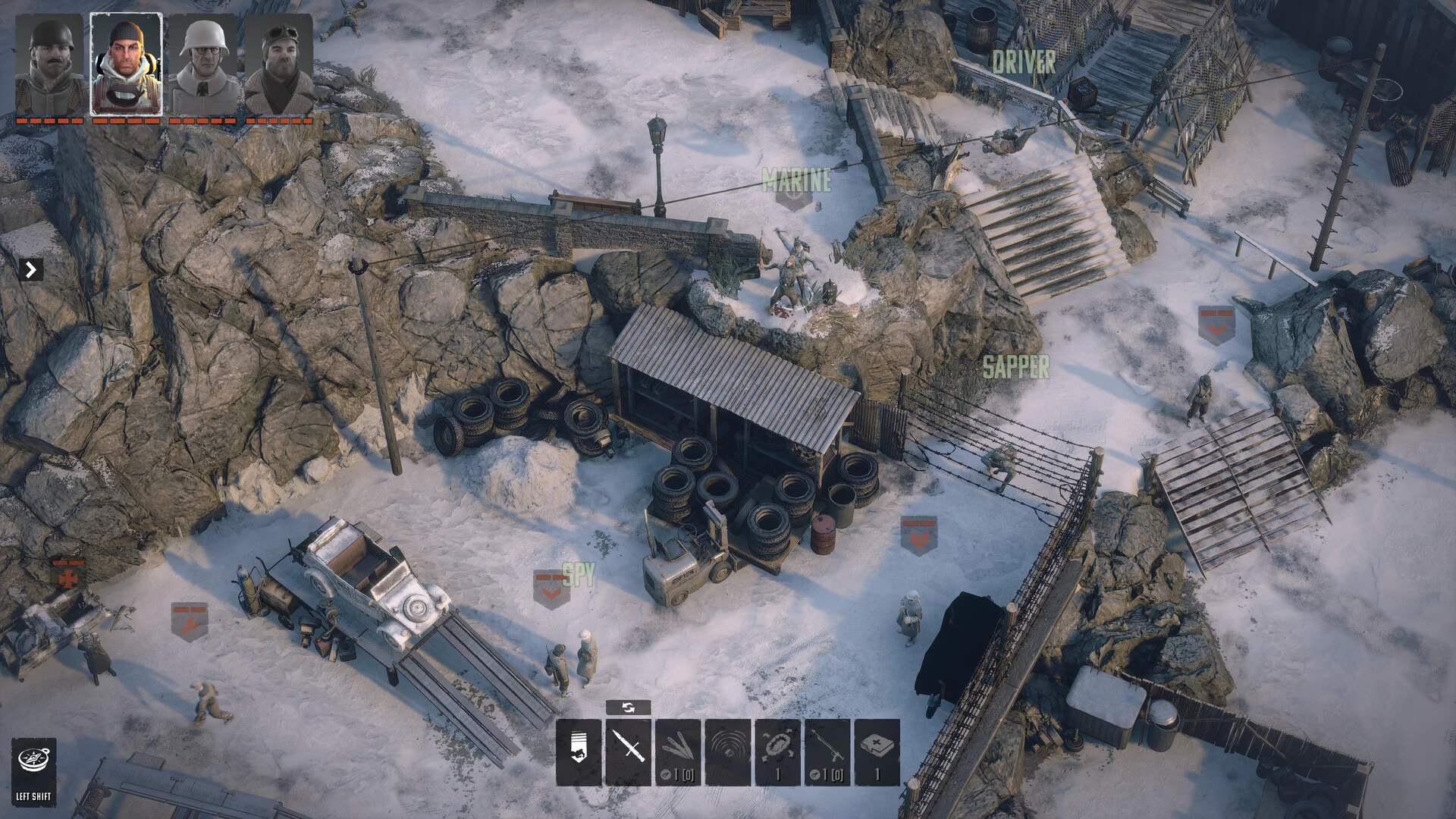Toggle the crouch stance slot
Image resolution: width=1456 pixels, height=819 pixels.
[579, 752]
